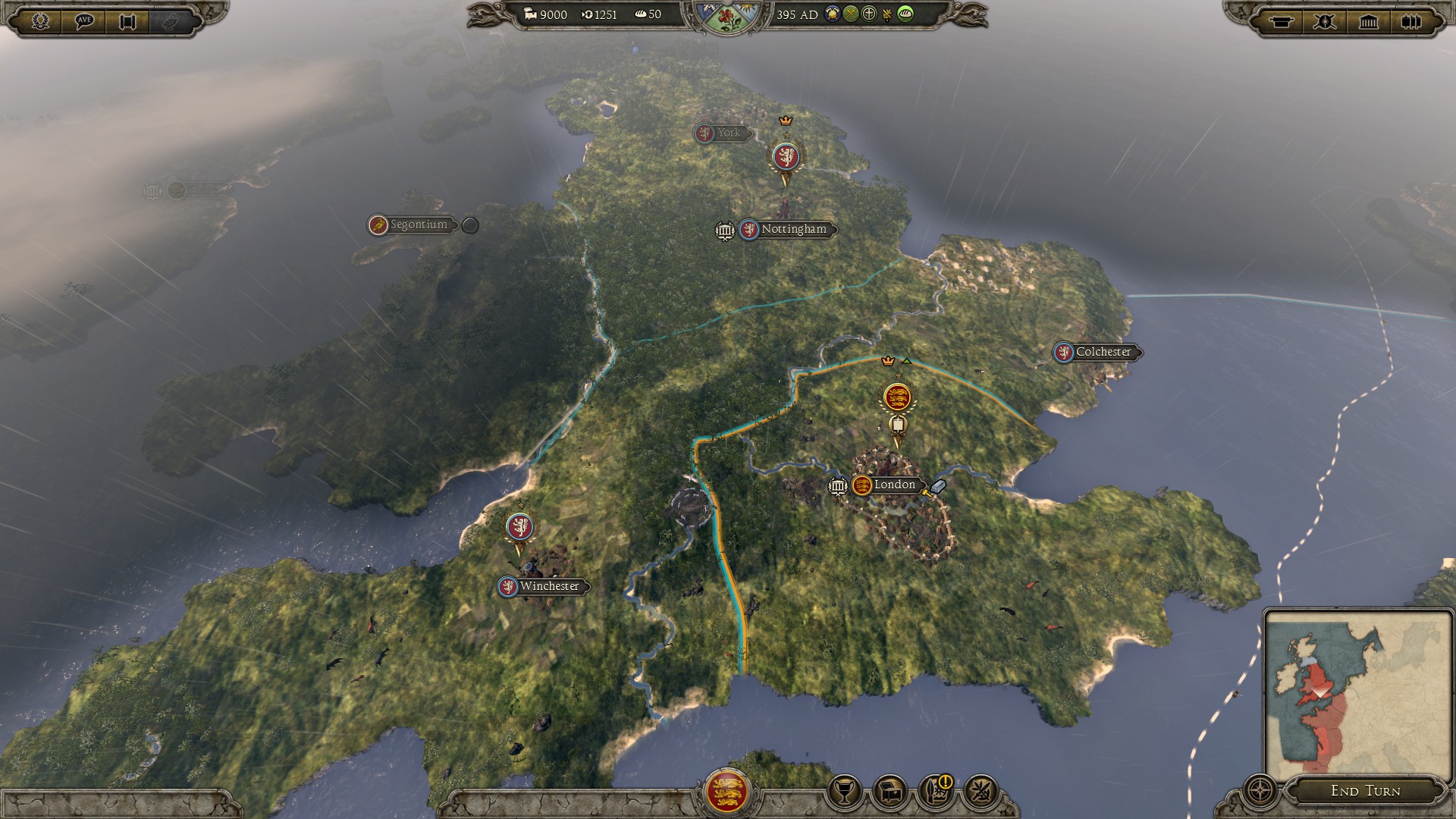The width and height of the screenshot is (1456, 819).
Task: Open the treasure chest treasury button
Action: [890, 792]
